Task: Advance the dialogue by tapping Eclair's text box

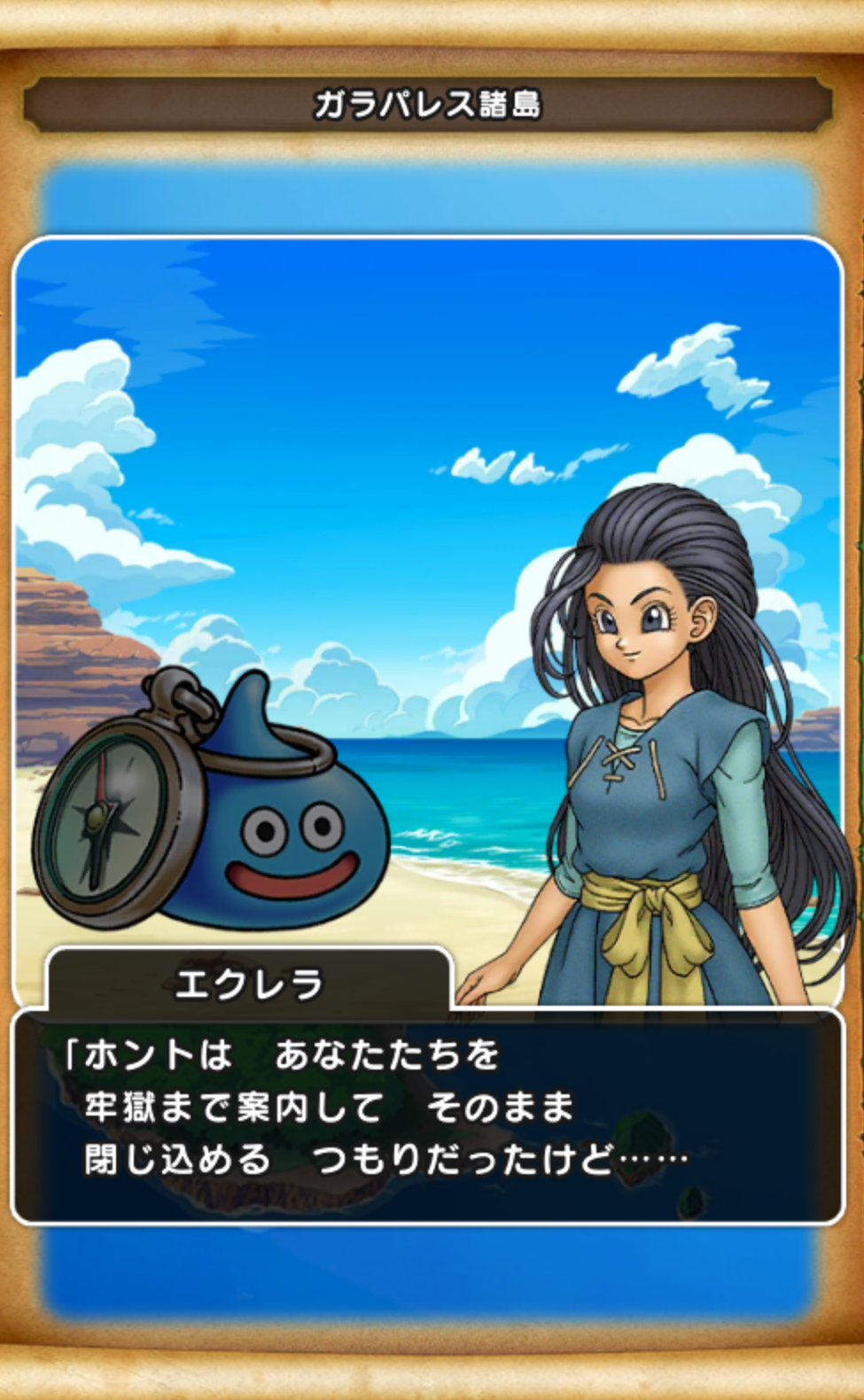Action: pos(427,1115)
